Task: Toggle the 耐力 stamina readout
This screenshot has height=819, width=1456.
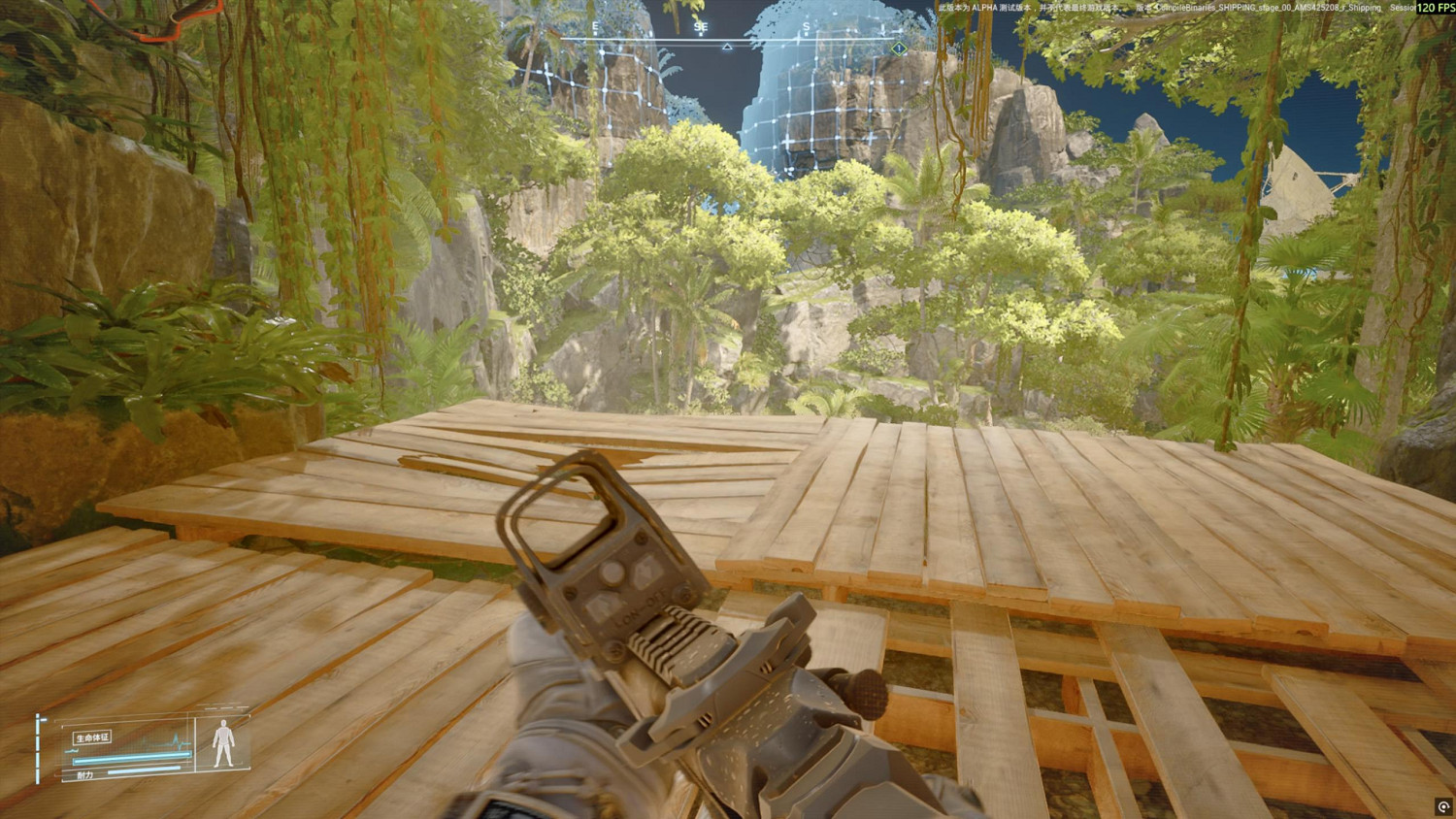Action: point(84,773)
